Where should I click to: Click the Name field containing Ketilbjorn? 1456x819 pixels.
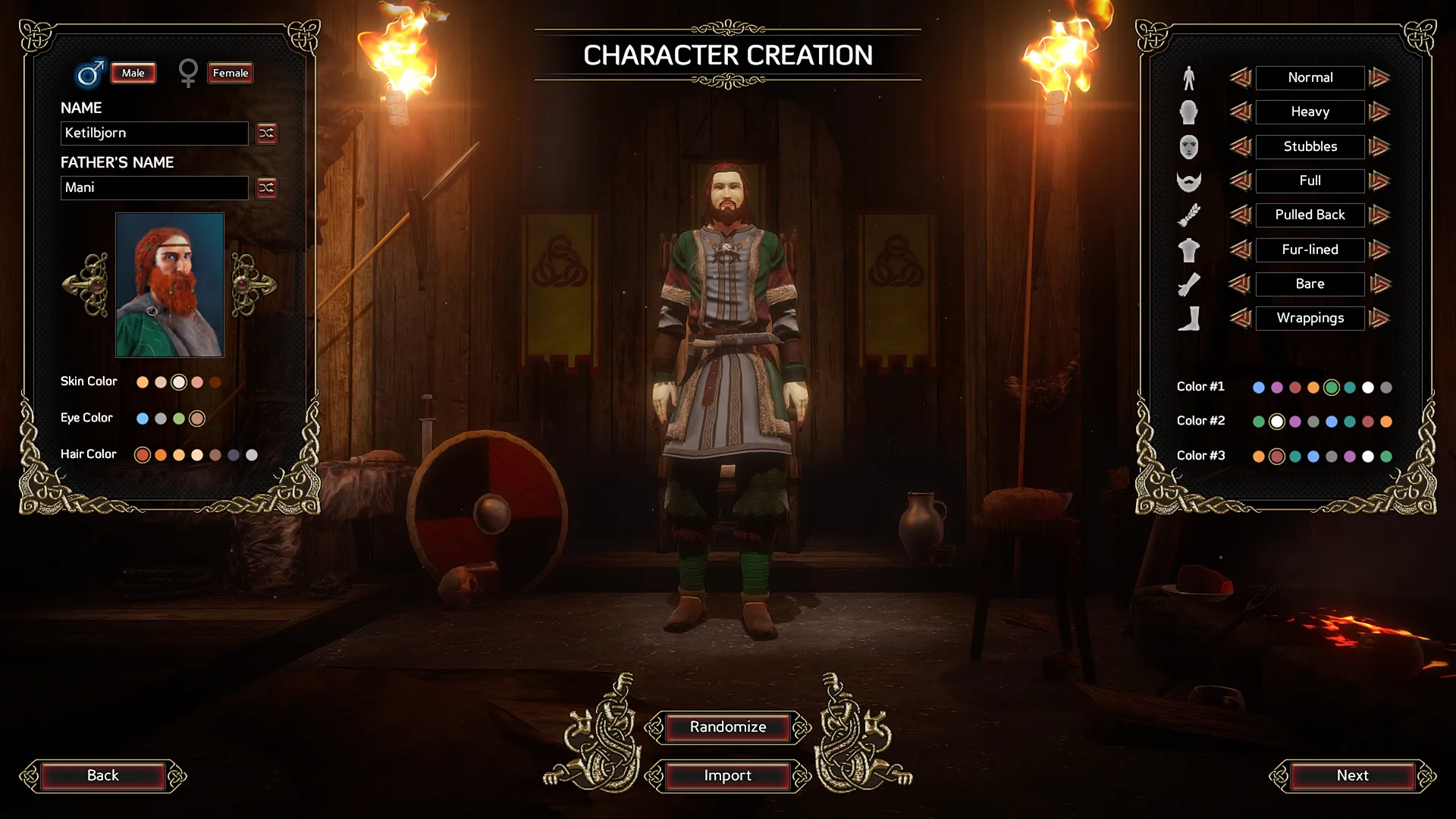point(154,133)
